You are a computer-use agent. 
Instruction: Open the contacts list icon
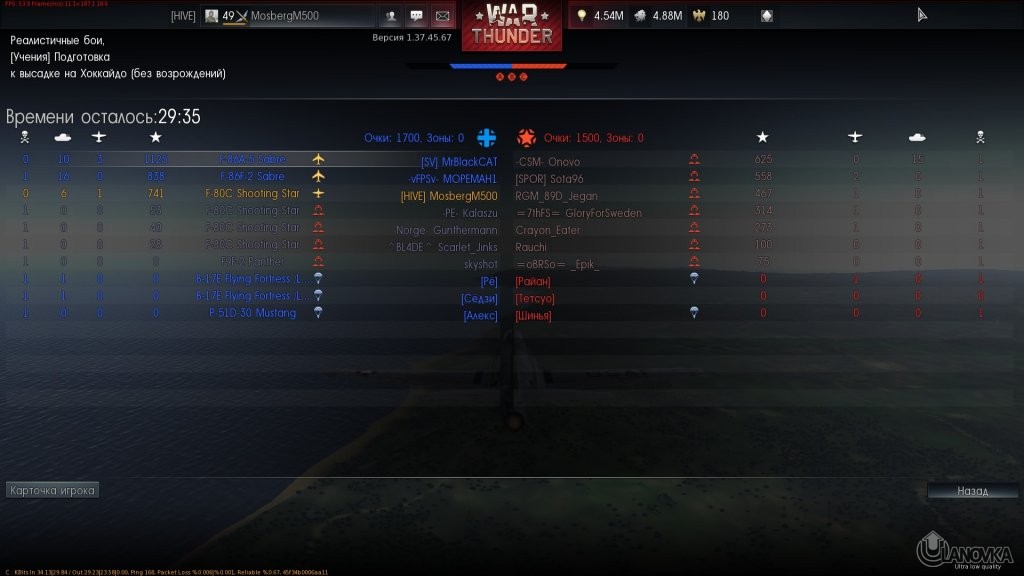point(390,16)
